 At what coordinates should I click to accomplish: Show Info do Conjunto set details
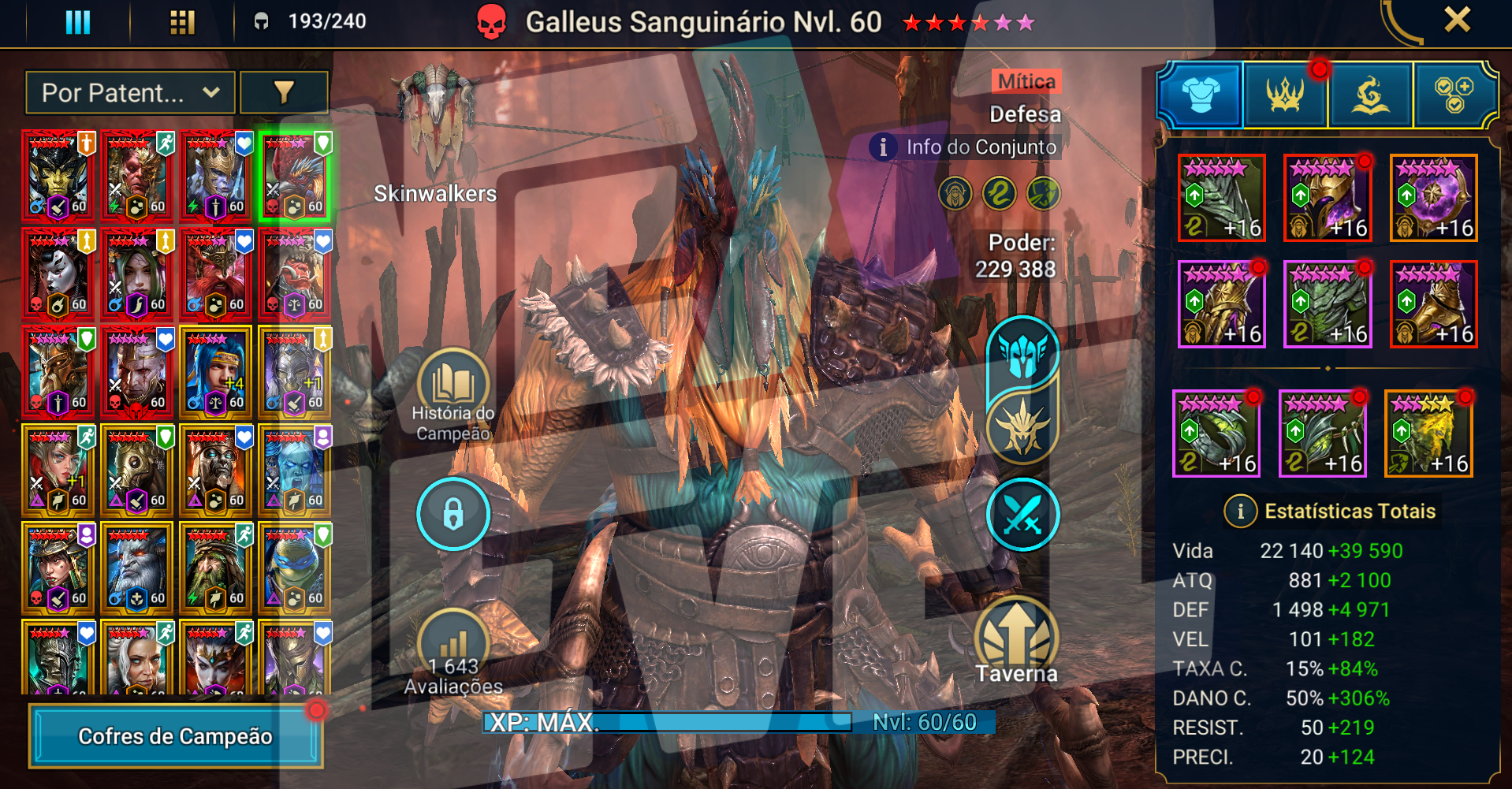pyautogui.click(x=966, y=147)
